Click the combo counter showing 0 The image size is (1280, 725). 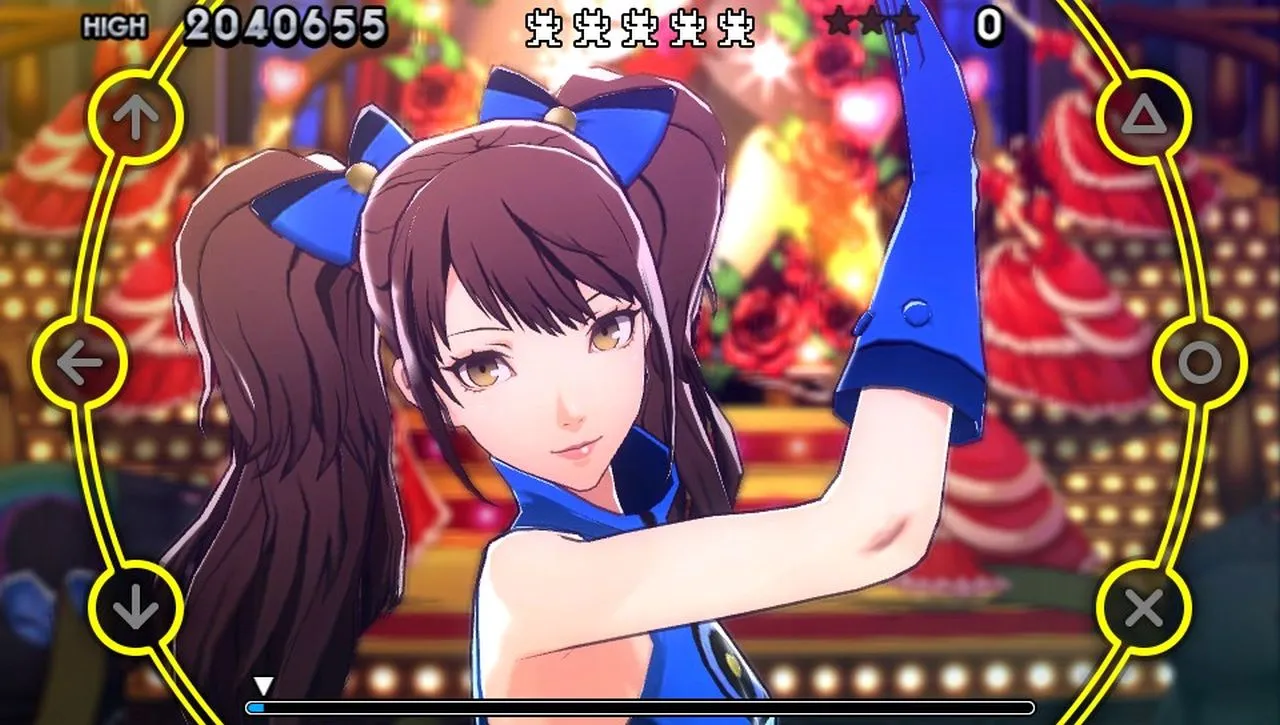point(988,24)
